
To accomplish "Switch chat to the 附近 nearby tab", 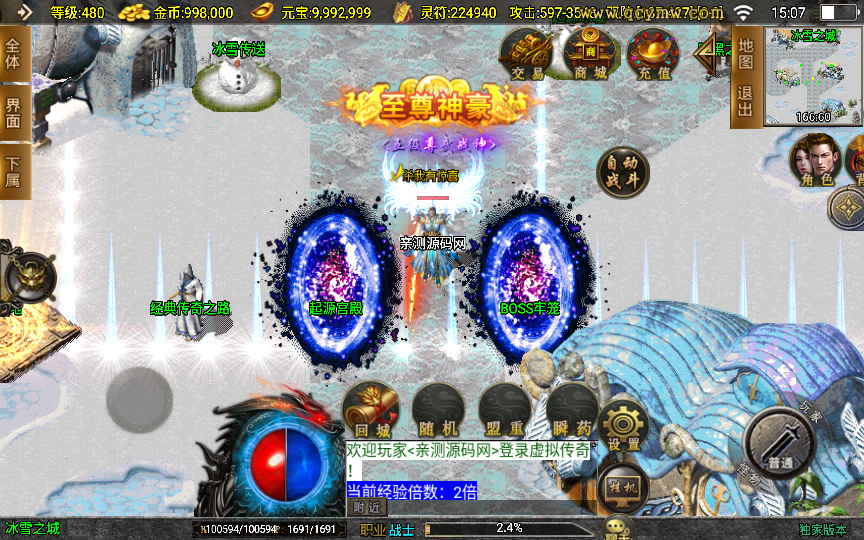I will tap(368, 507).
